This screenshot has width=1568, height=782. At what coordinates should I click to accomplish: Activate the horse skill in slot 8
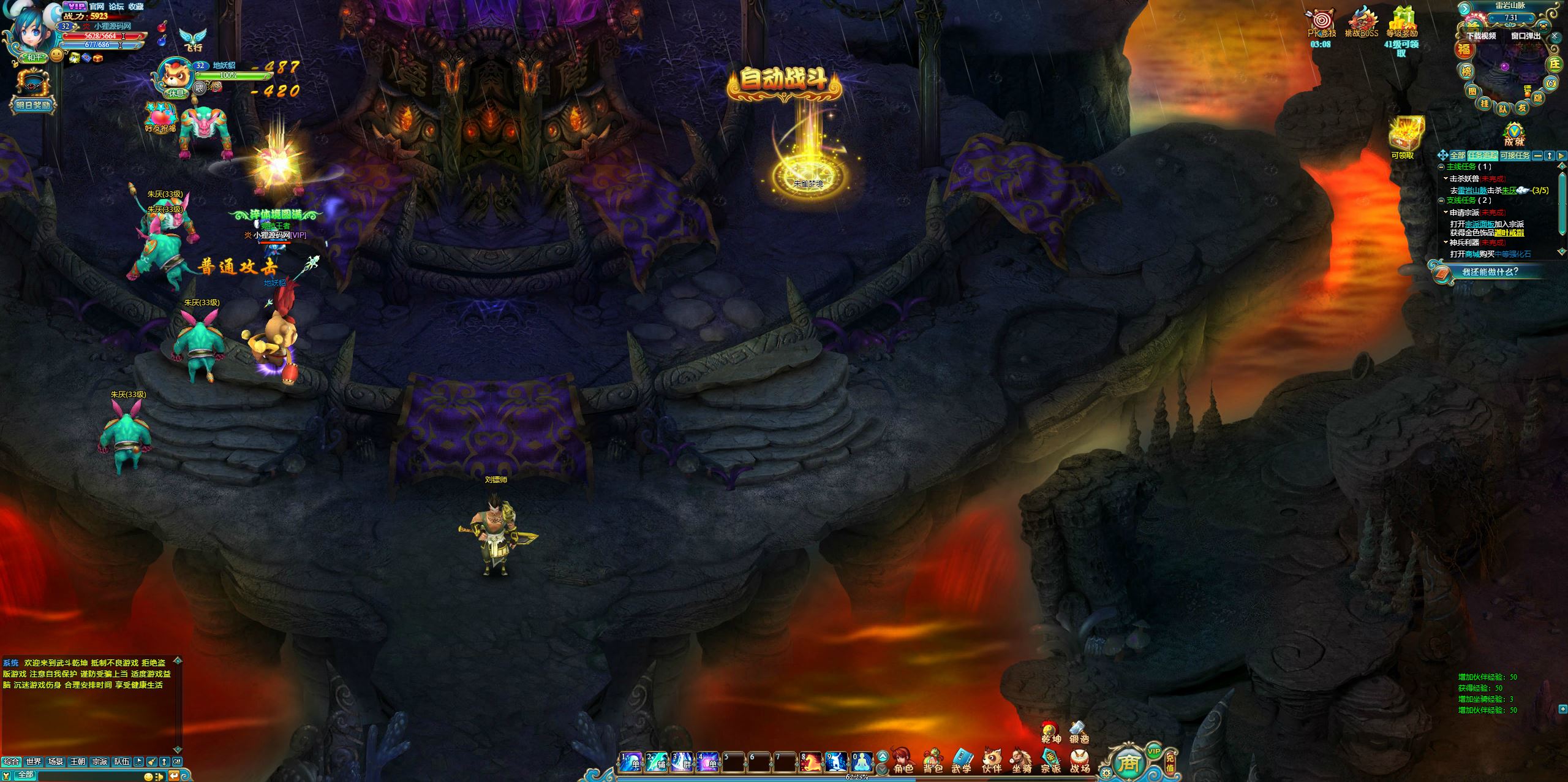click(810, 762)
